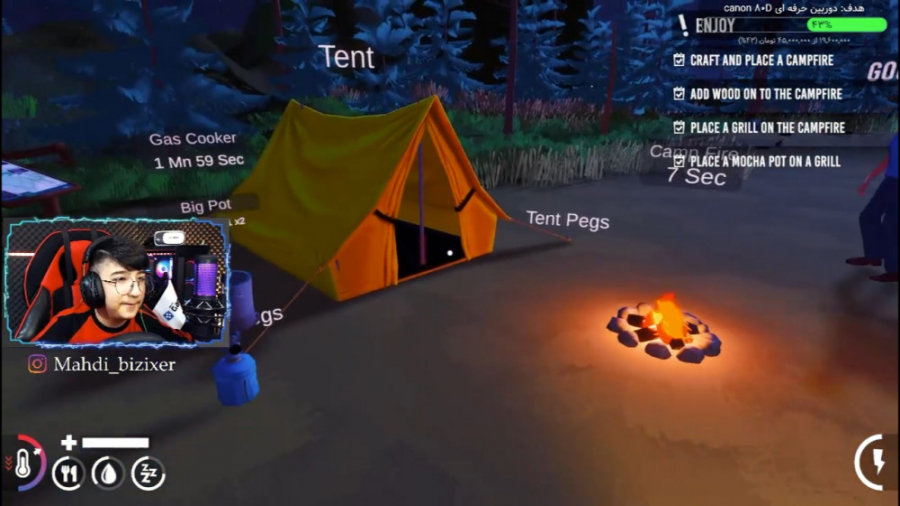Select the "Place a grill on the campfire" objective

coord(766,128)
